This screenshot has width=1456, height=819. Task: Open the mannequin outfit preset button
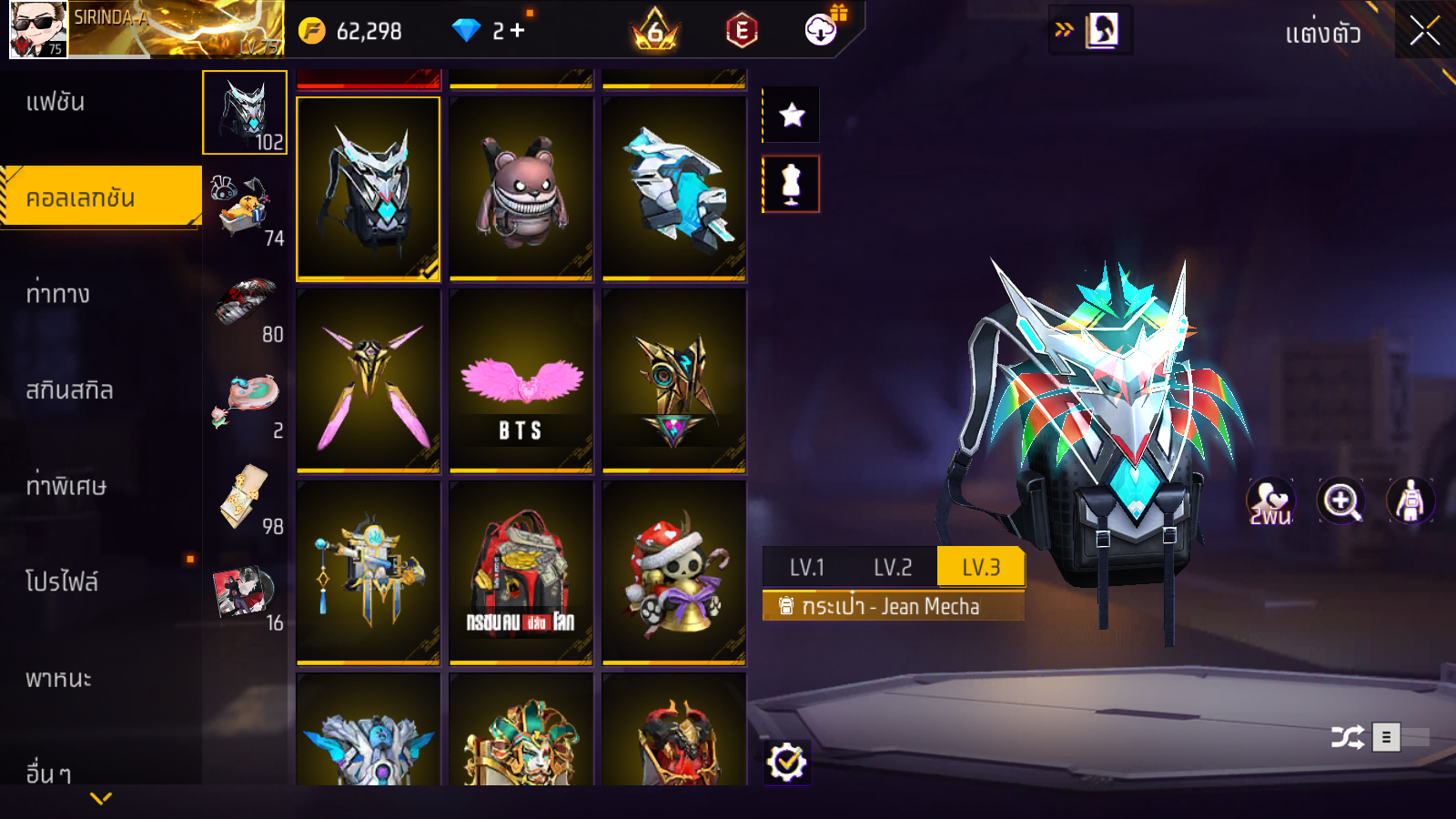point(792,184)
